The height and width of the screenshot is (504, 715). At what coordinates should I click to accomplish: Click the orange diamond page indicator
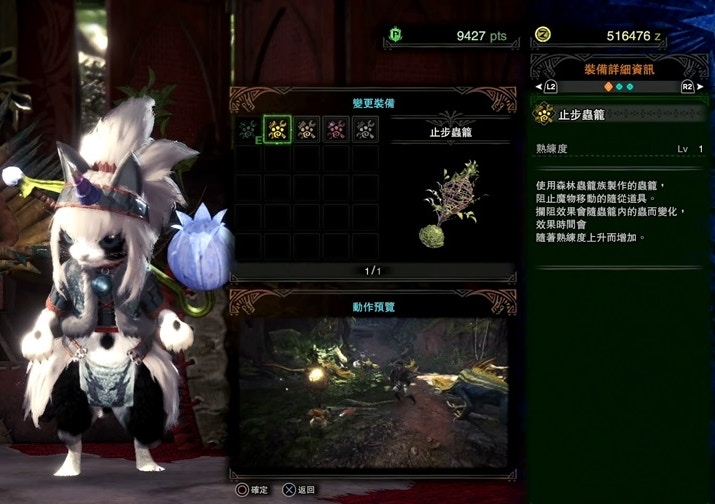(608, 87)
